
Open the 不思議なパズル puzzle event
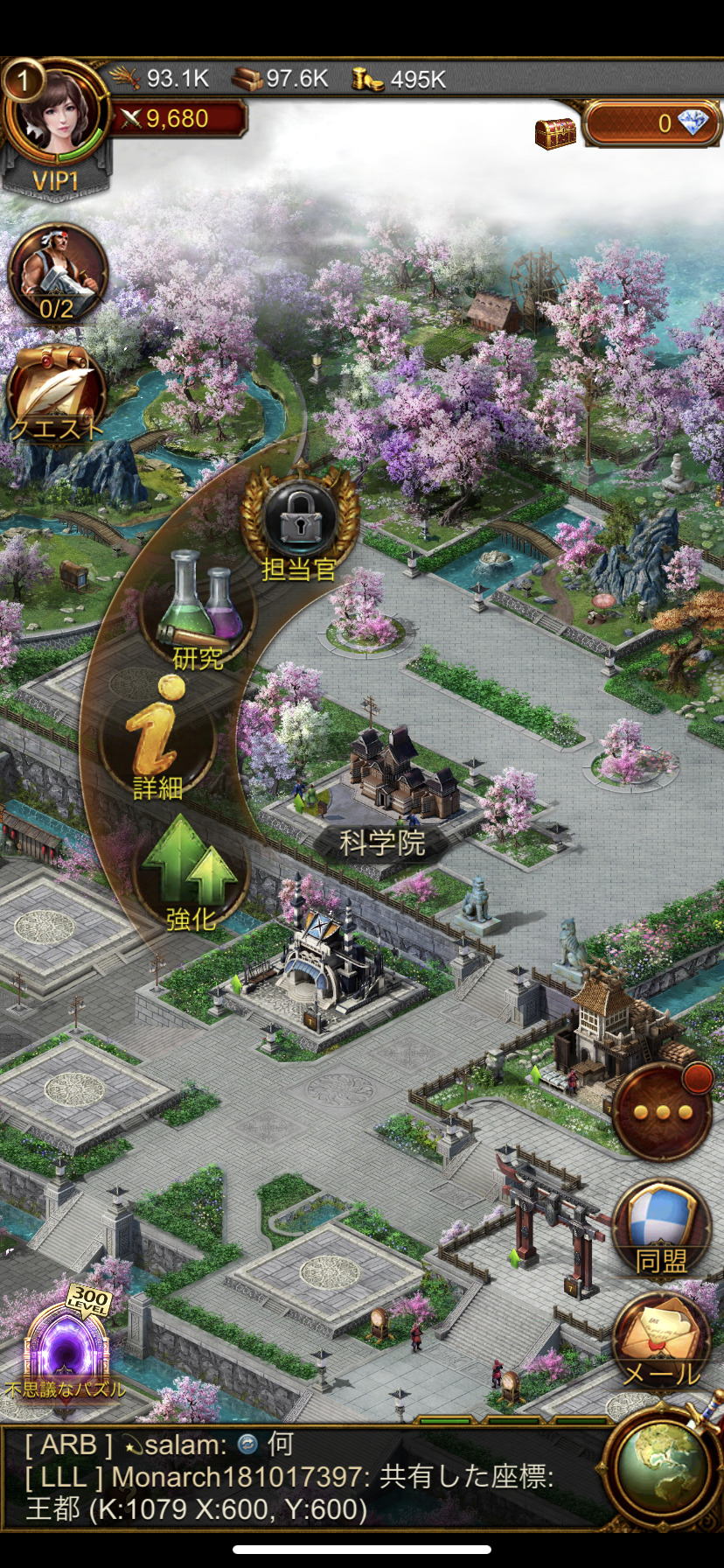pyautogui.click(x=66, y=1347)
